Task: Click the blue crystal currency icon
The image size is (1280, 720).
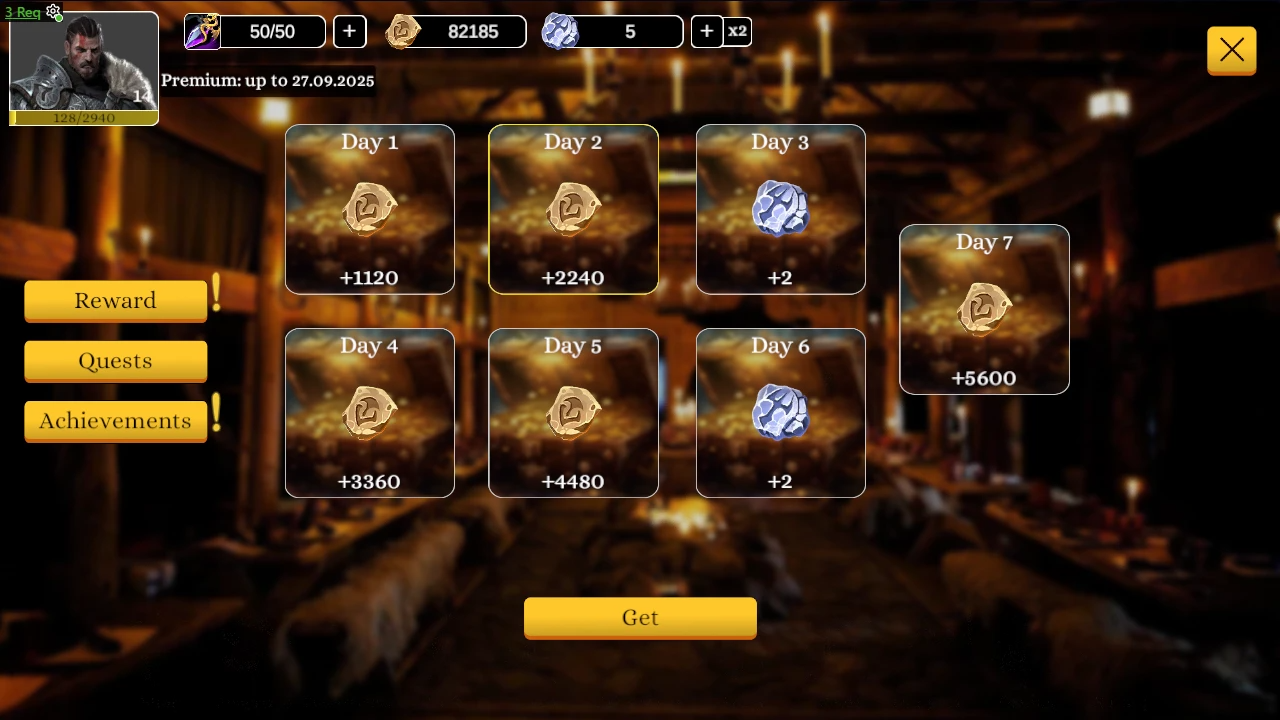Action: point(560,31)
